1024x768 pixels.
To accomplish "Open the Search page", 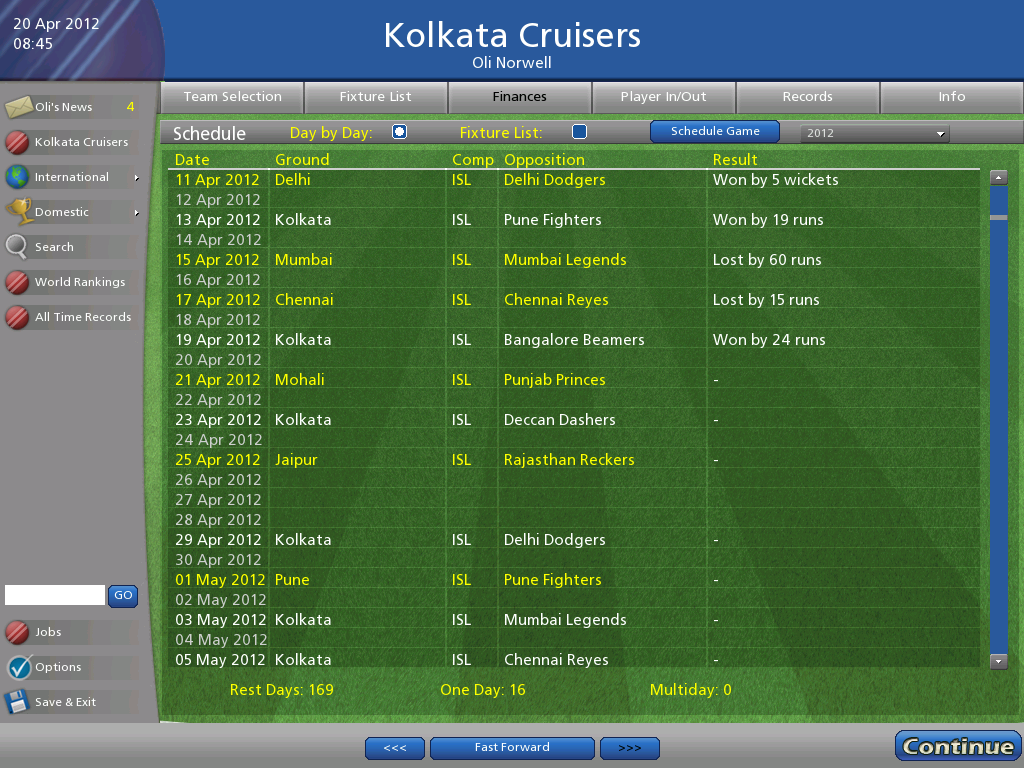I will point(55,247).
